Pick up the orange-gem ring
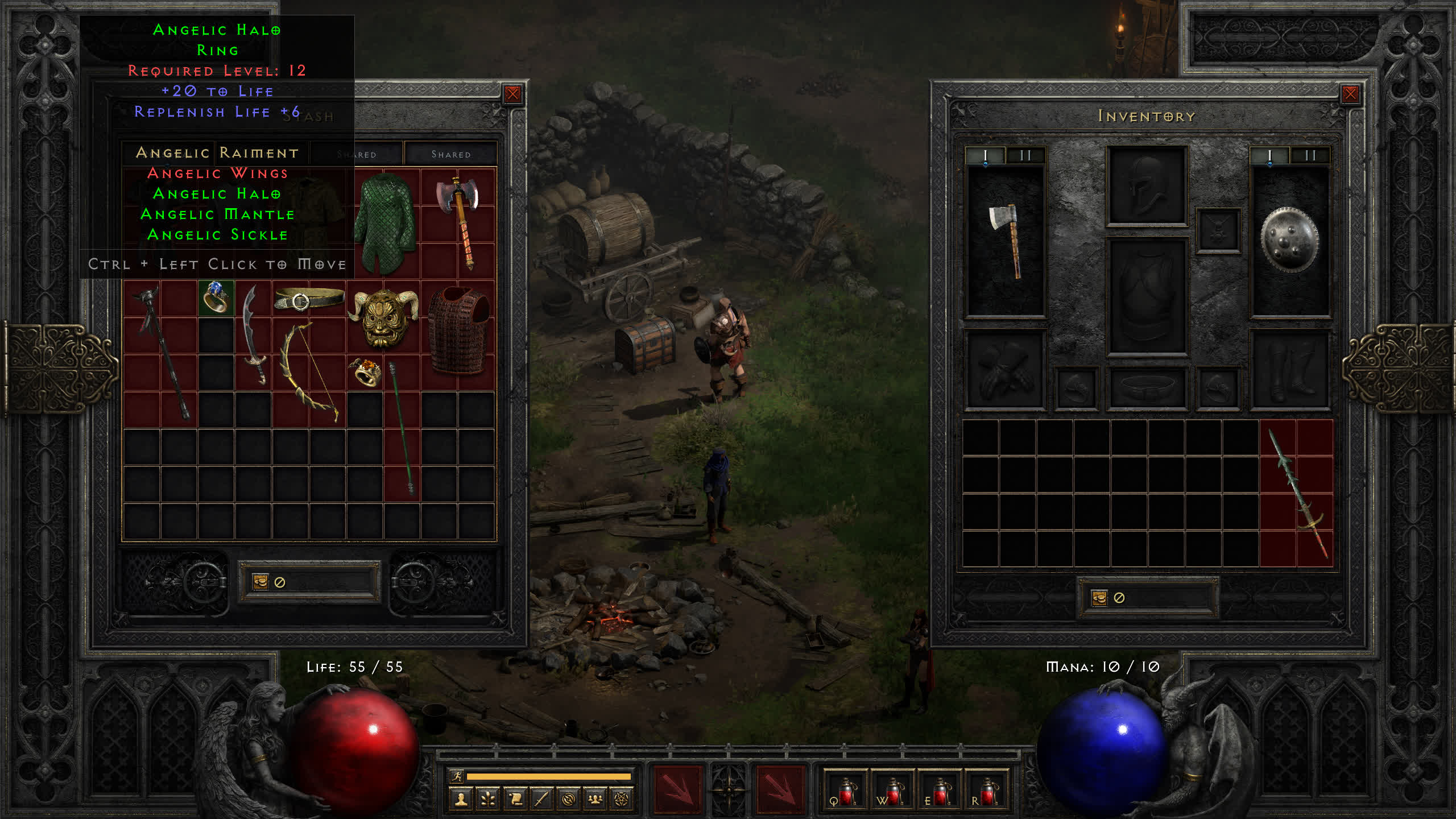 365,373
